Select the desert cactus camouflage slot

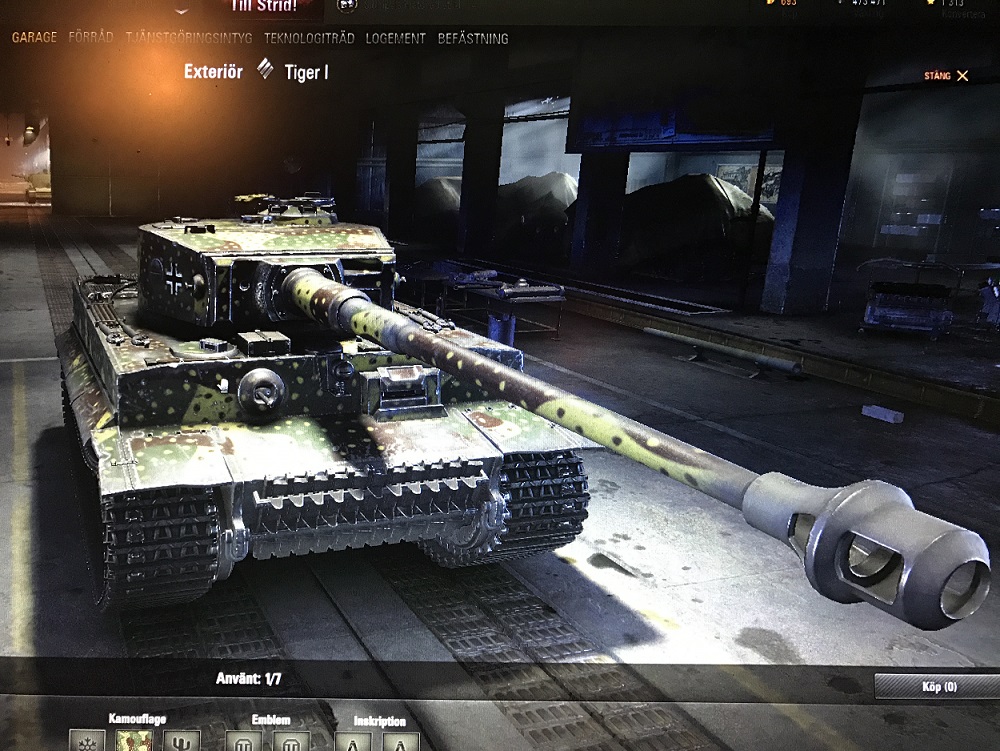pyautogui.click(x=182, y=742)
